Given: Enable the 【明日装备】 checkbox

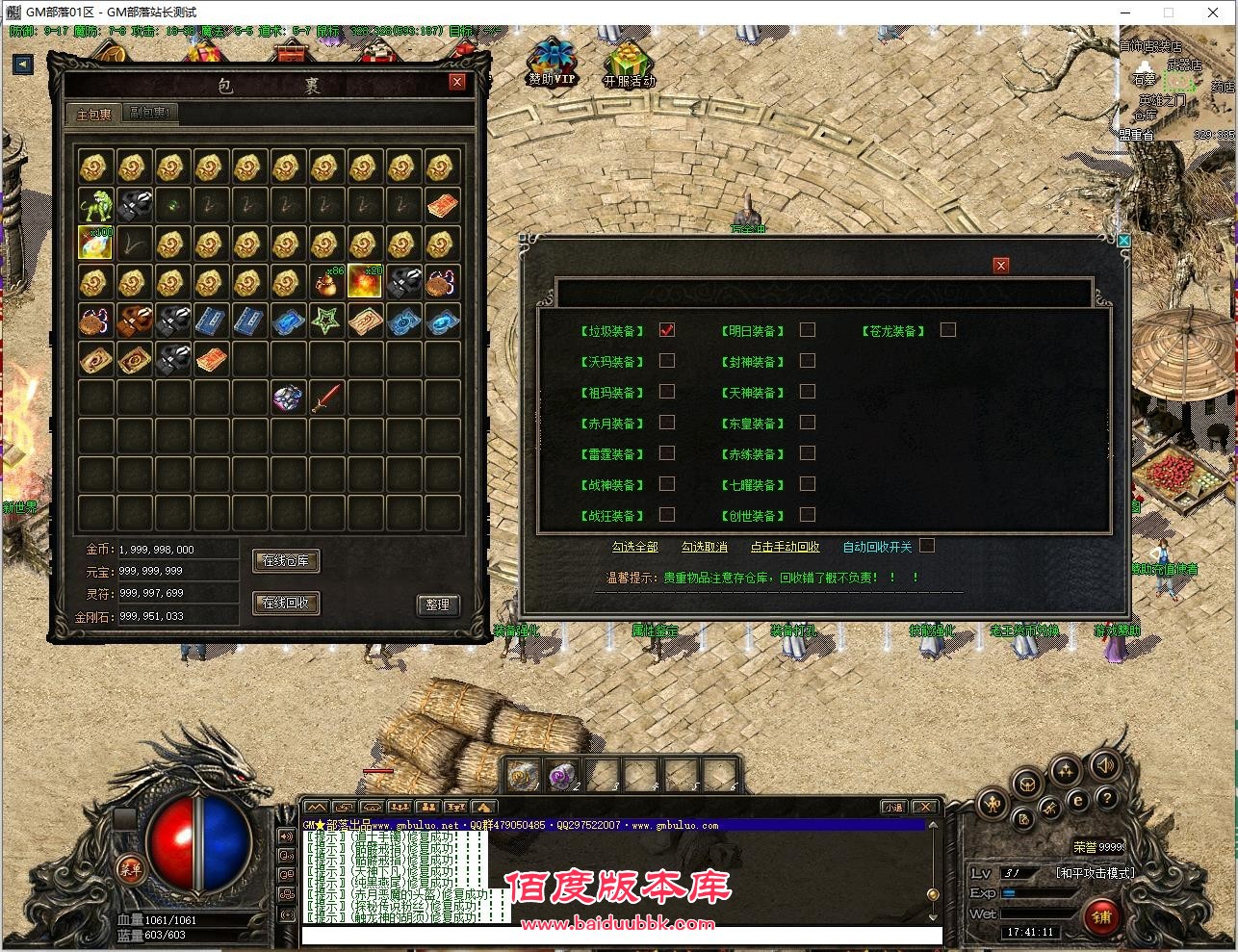Looking at the screenshot, I should point(808,329).
